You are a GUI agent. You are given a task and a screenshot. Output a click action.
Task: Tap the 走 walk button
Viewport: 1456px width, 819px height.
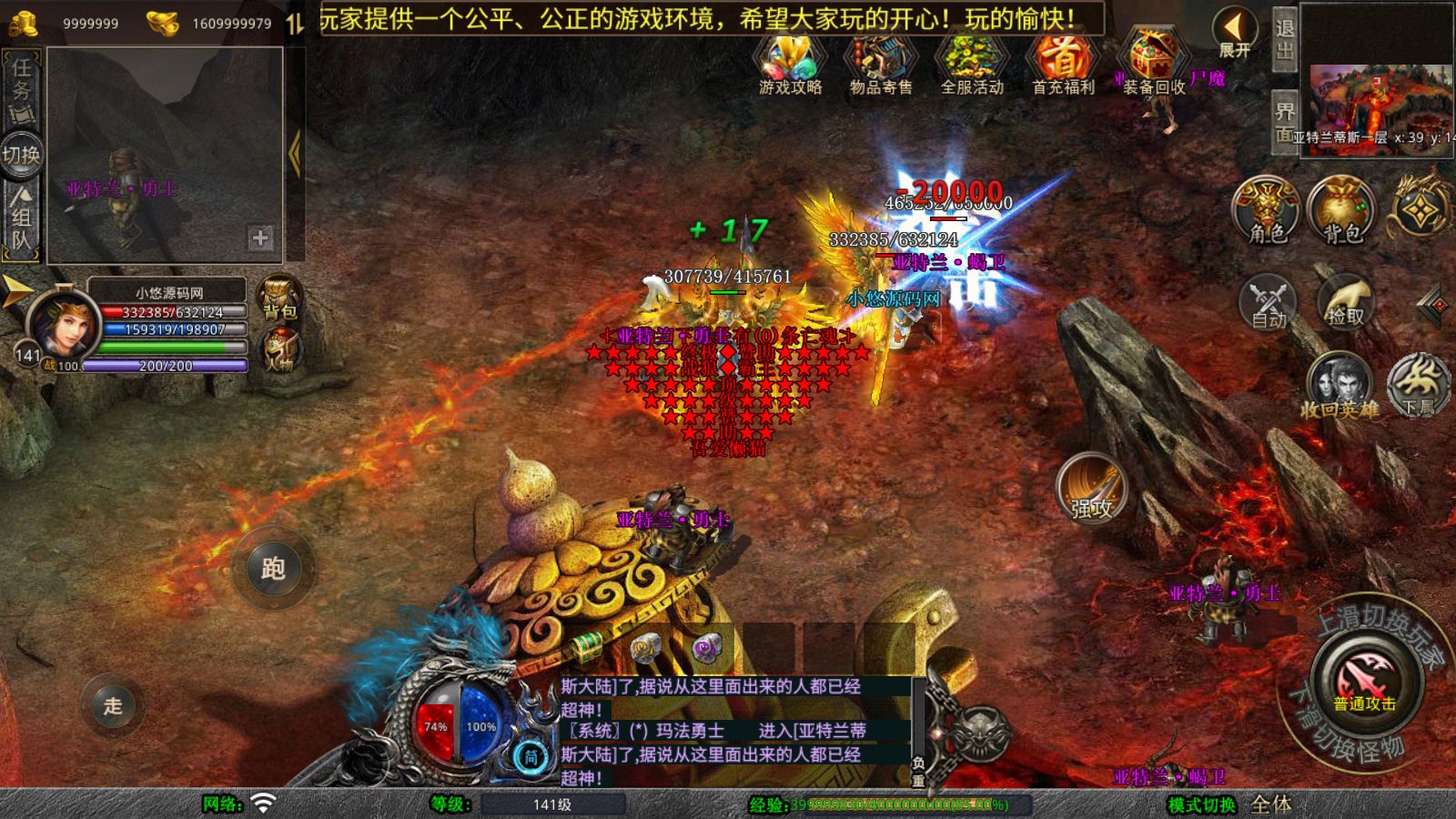pyautogui.click(x=113, y=705)
